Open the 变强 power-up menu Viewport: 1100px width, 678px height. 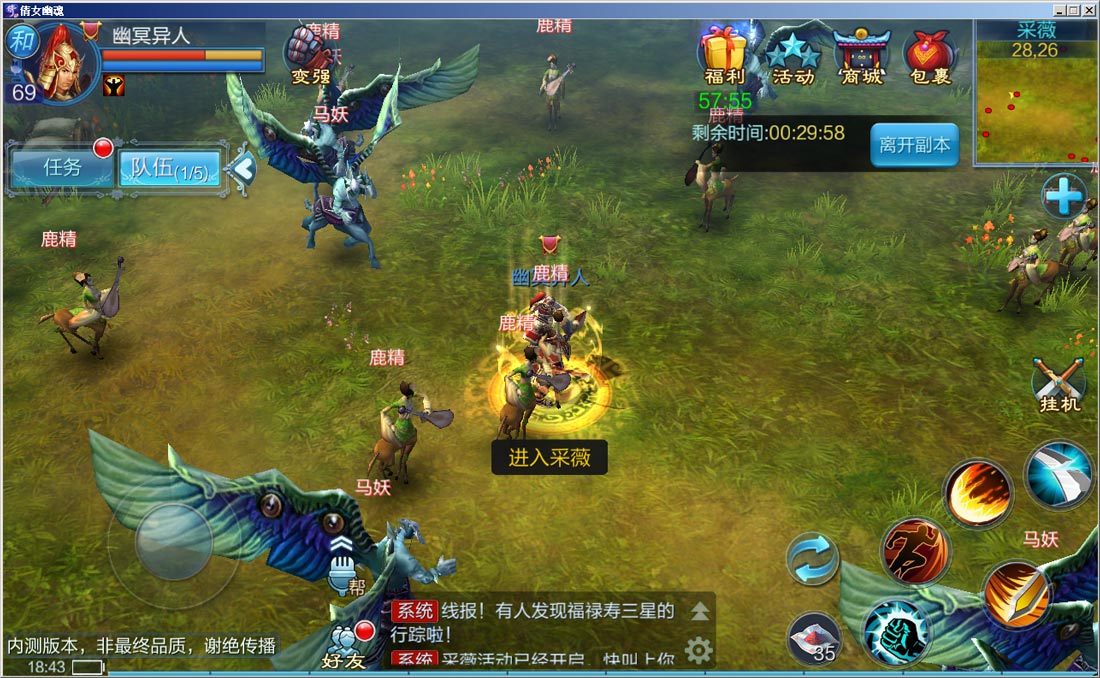coord(311,55)
